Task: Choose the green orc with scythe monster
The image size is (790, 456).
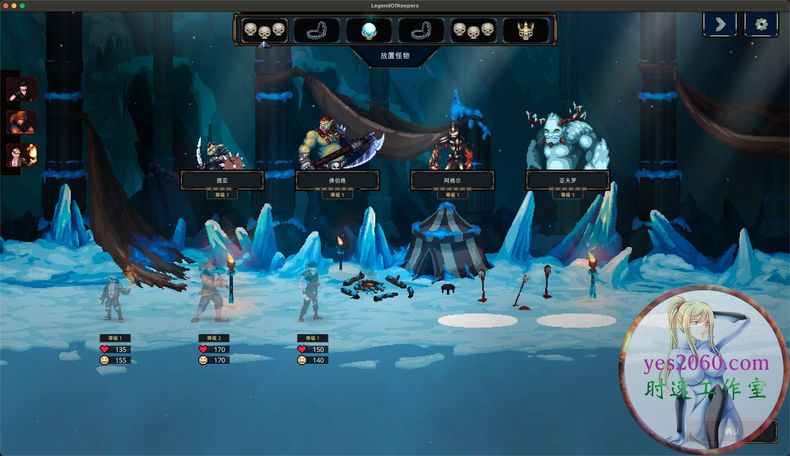Action: click(335, 147)
